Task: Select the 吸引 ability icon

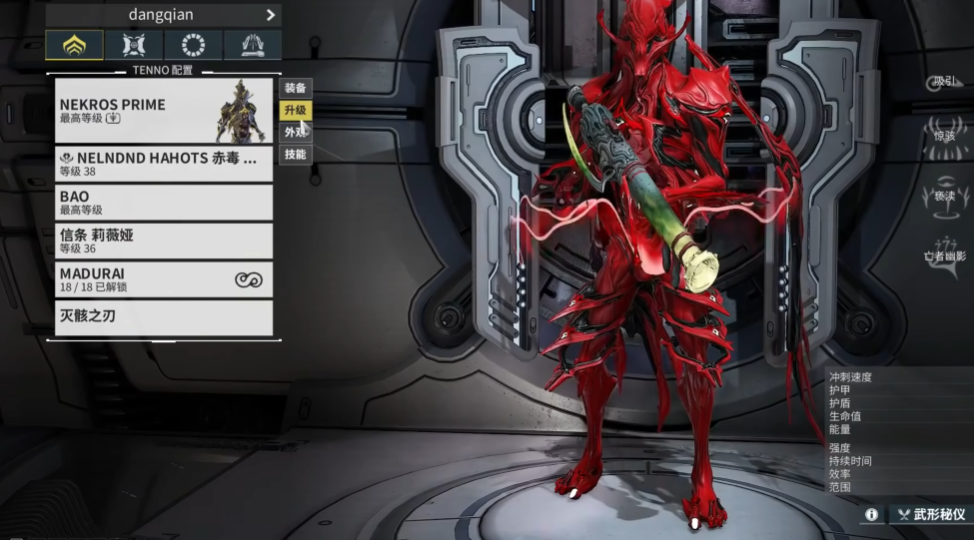Action: click(x=944, y=82)
